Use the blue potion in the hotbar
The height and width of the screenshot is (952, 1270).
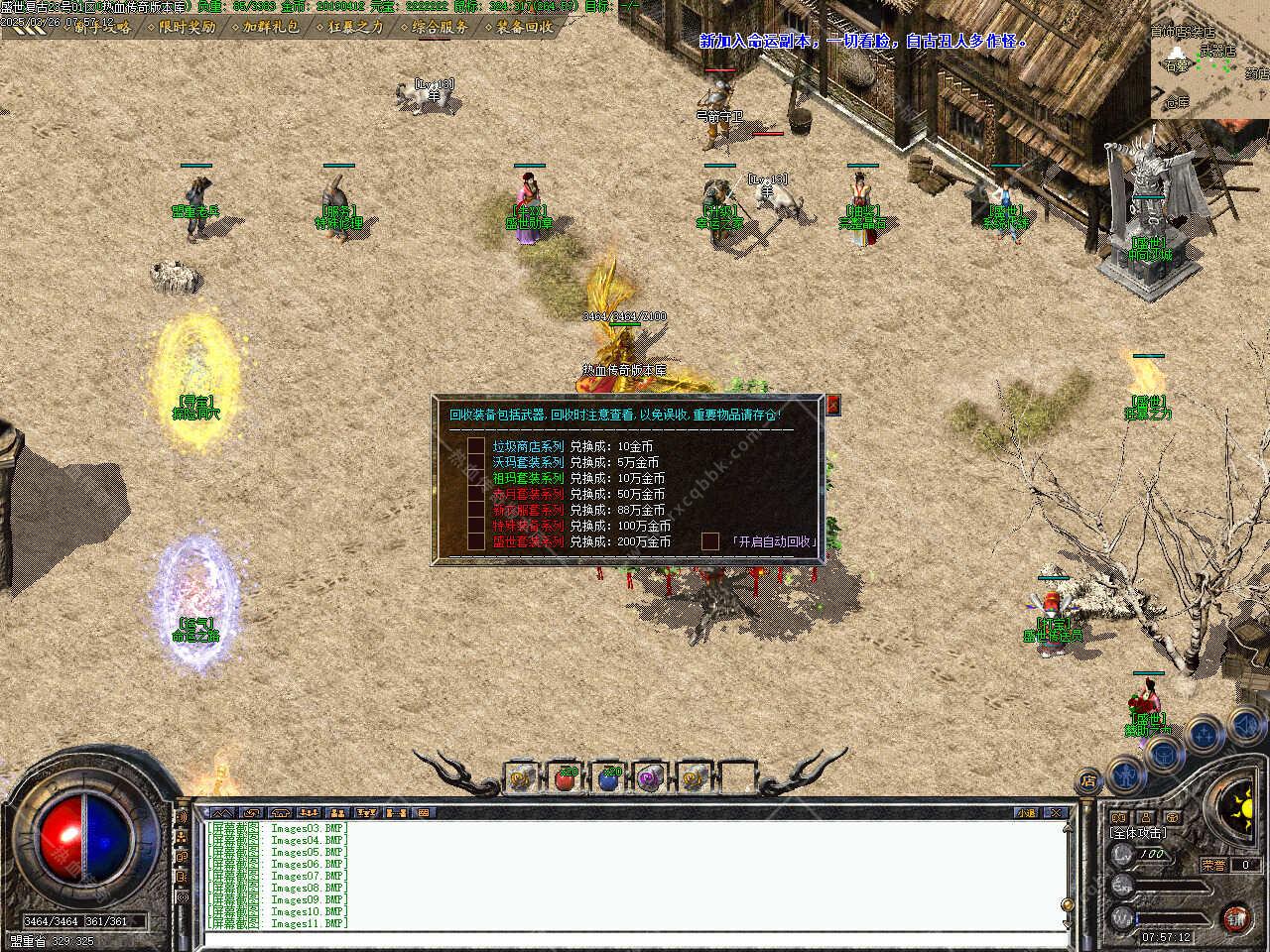609,778
